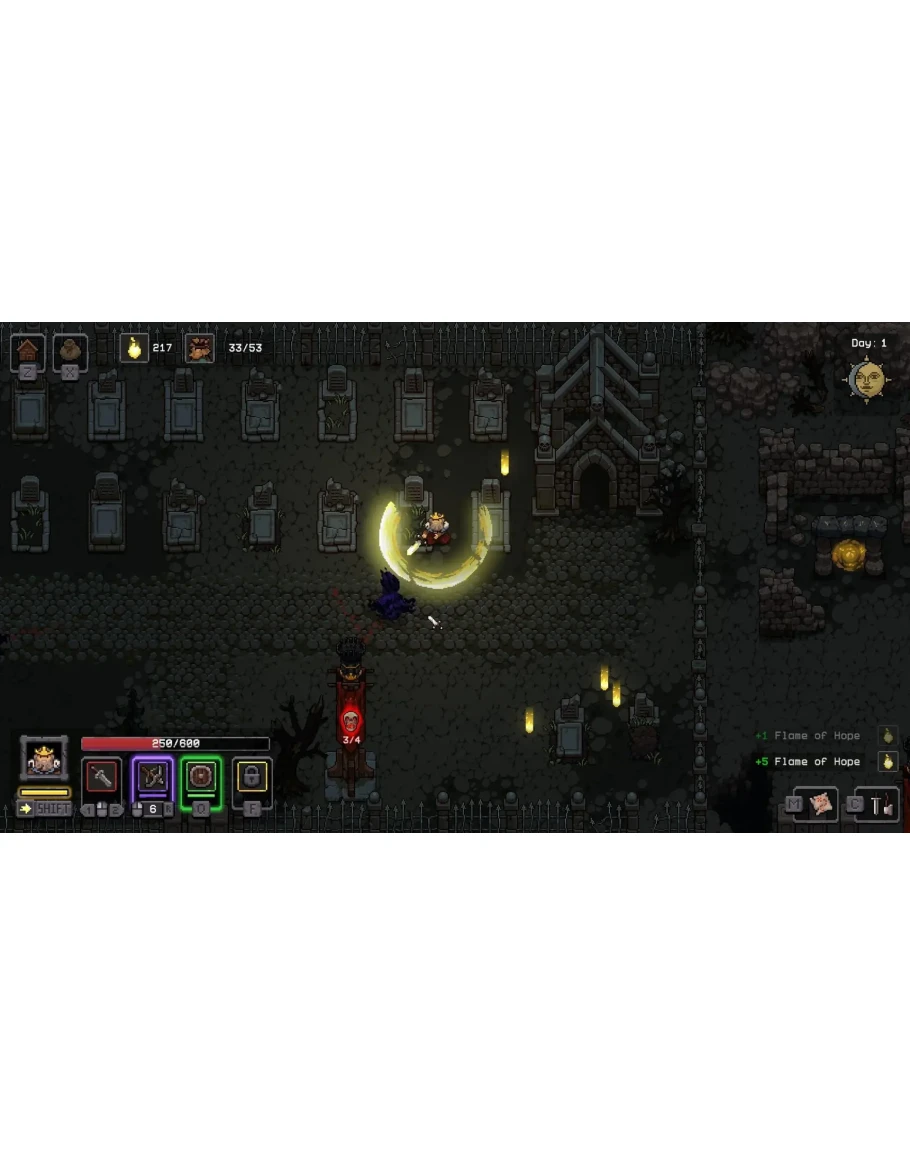Image resolution: width=910 pixels, height=1155 pixels.
Task: Open the sack inventory icon
Action: (x=70, y=350)
